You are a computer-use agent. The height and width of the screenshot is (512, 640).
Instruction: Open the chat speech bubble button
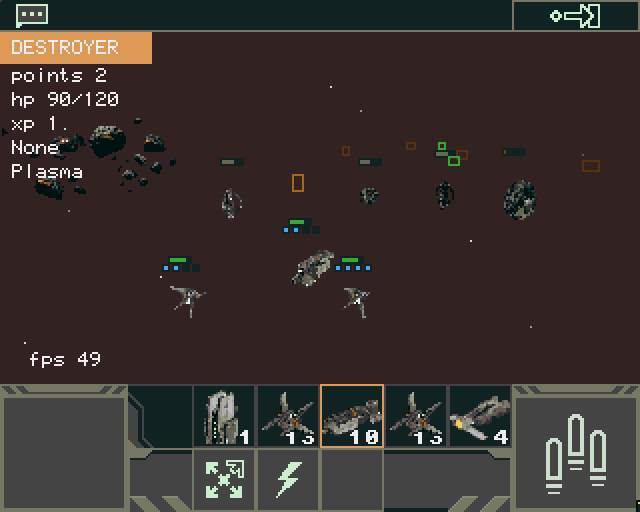click(x=32, y=14)
